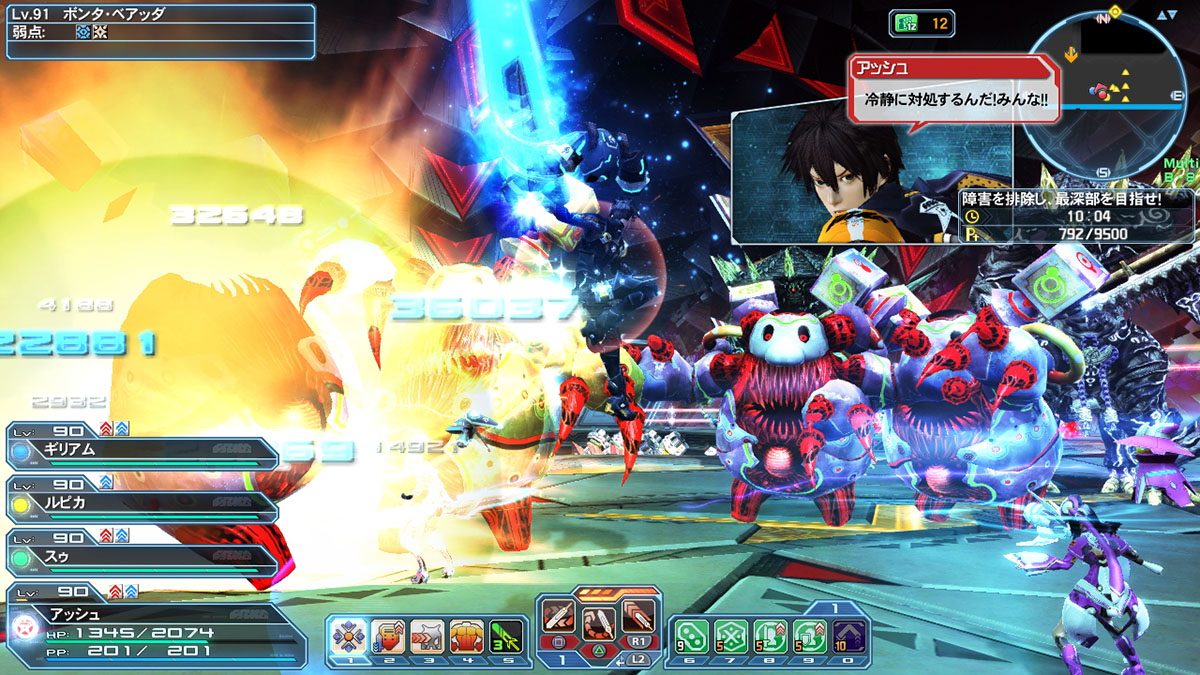Activate the muscular torso skill in slot 4
Image resolution: width=1200 pixels, height=675 pixels.
click(465, 635)
